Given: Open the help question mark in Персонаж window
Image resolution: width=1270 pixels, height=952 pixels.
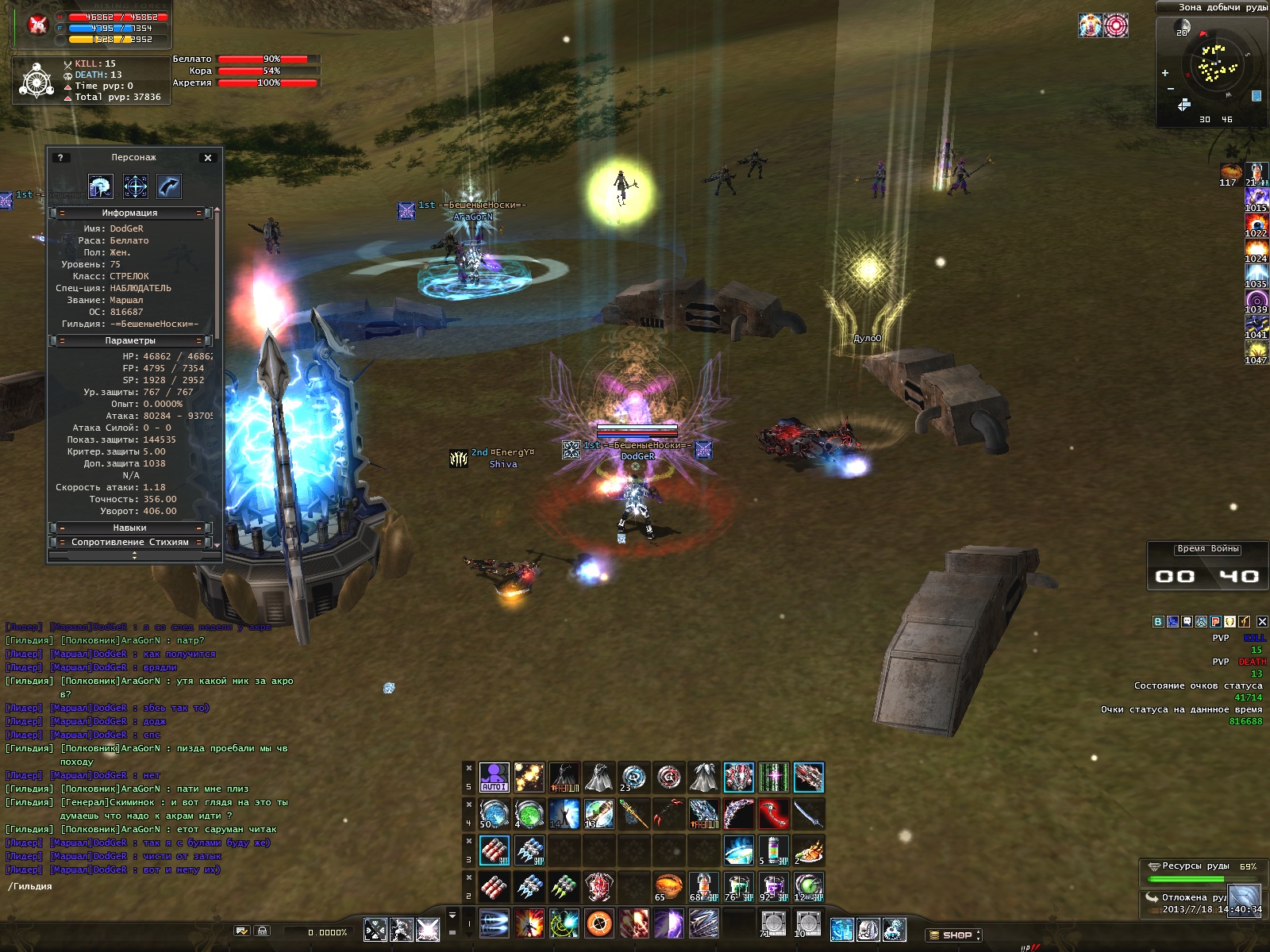Looking at the screenshot, I should [60, 158].
